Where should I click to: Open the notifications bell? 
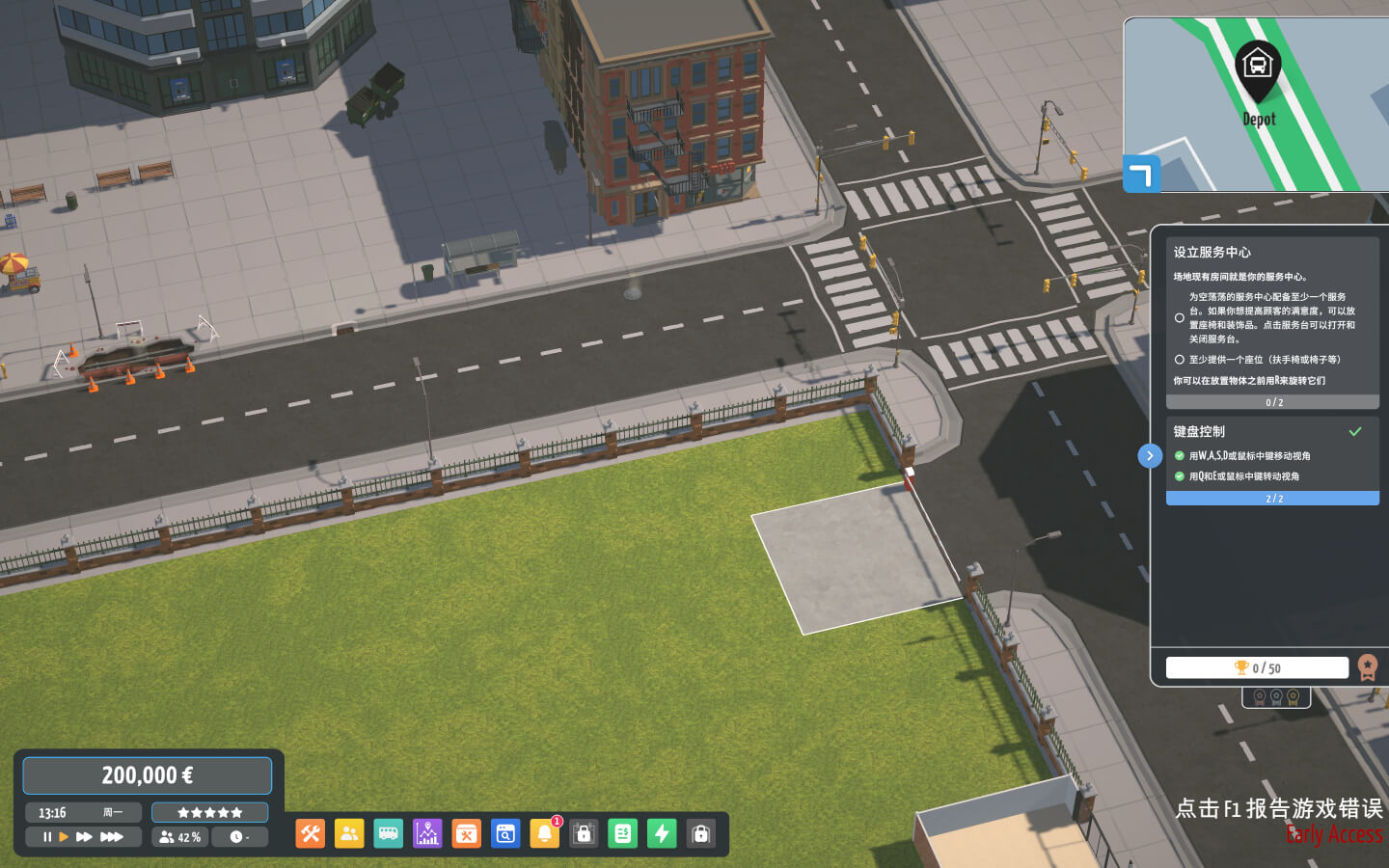pos(544,834)
